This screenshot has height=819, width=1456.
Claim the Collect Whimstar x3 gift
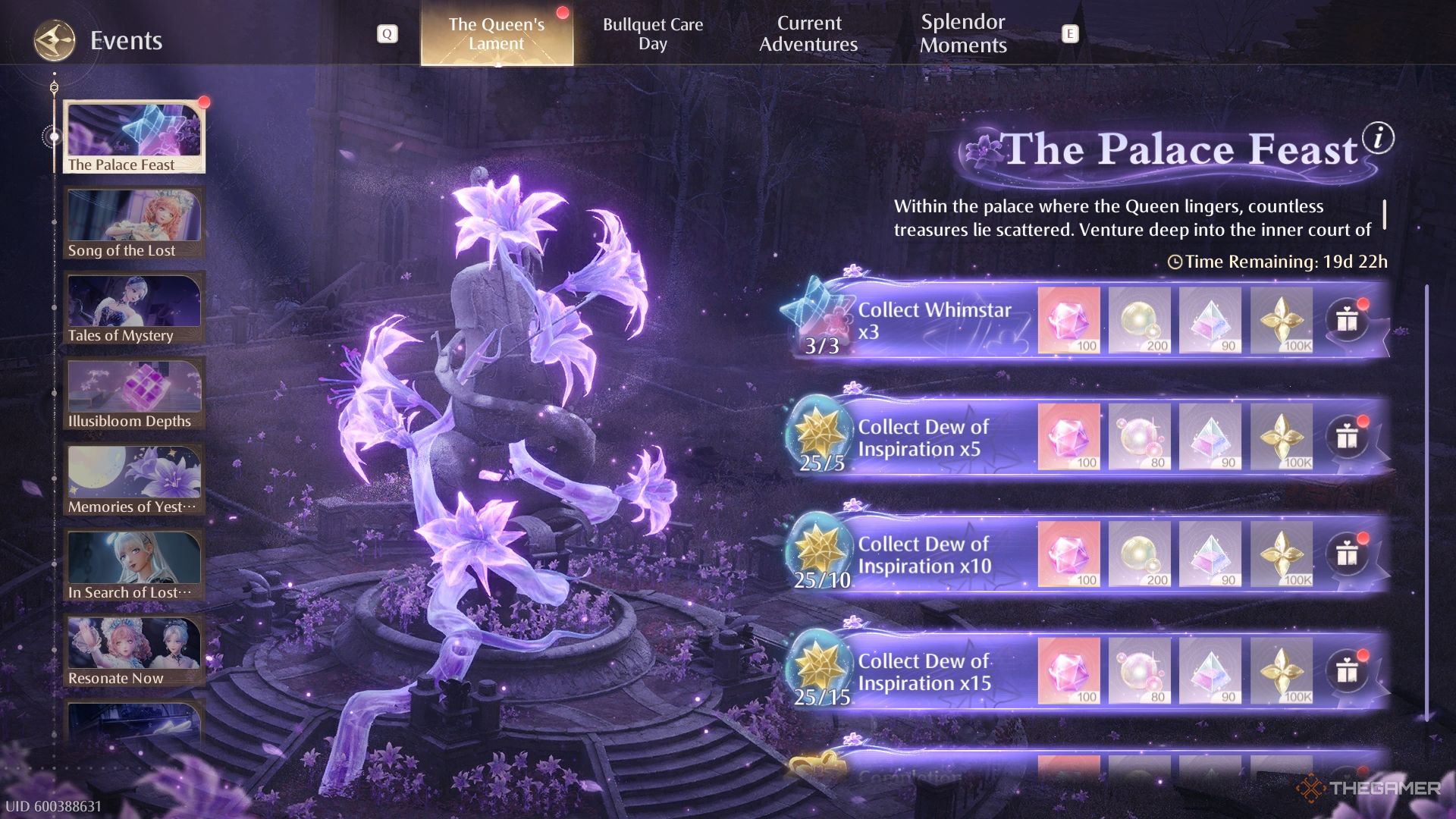(1347, 321)
